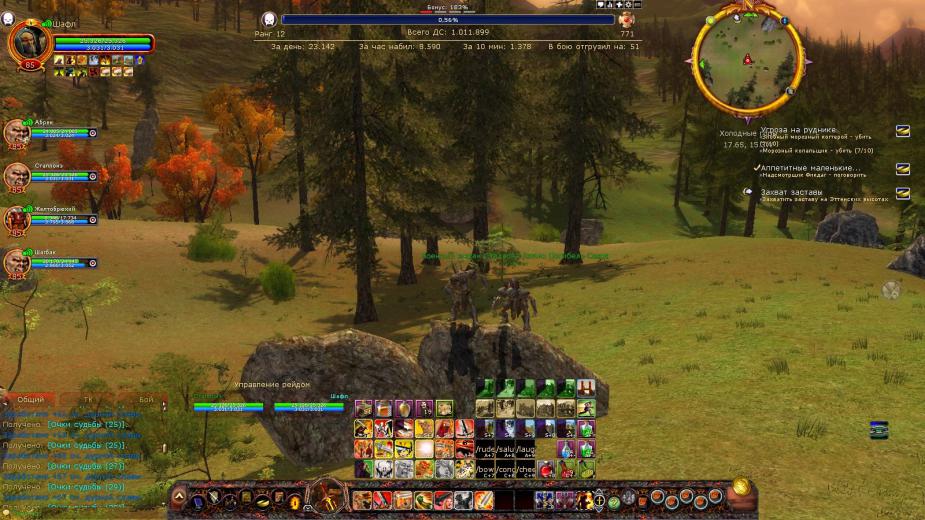Select fellowship member Абрак's portrait
925x520 pixels.
point(15,132)
